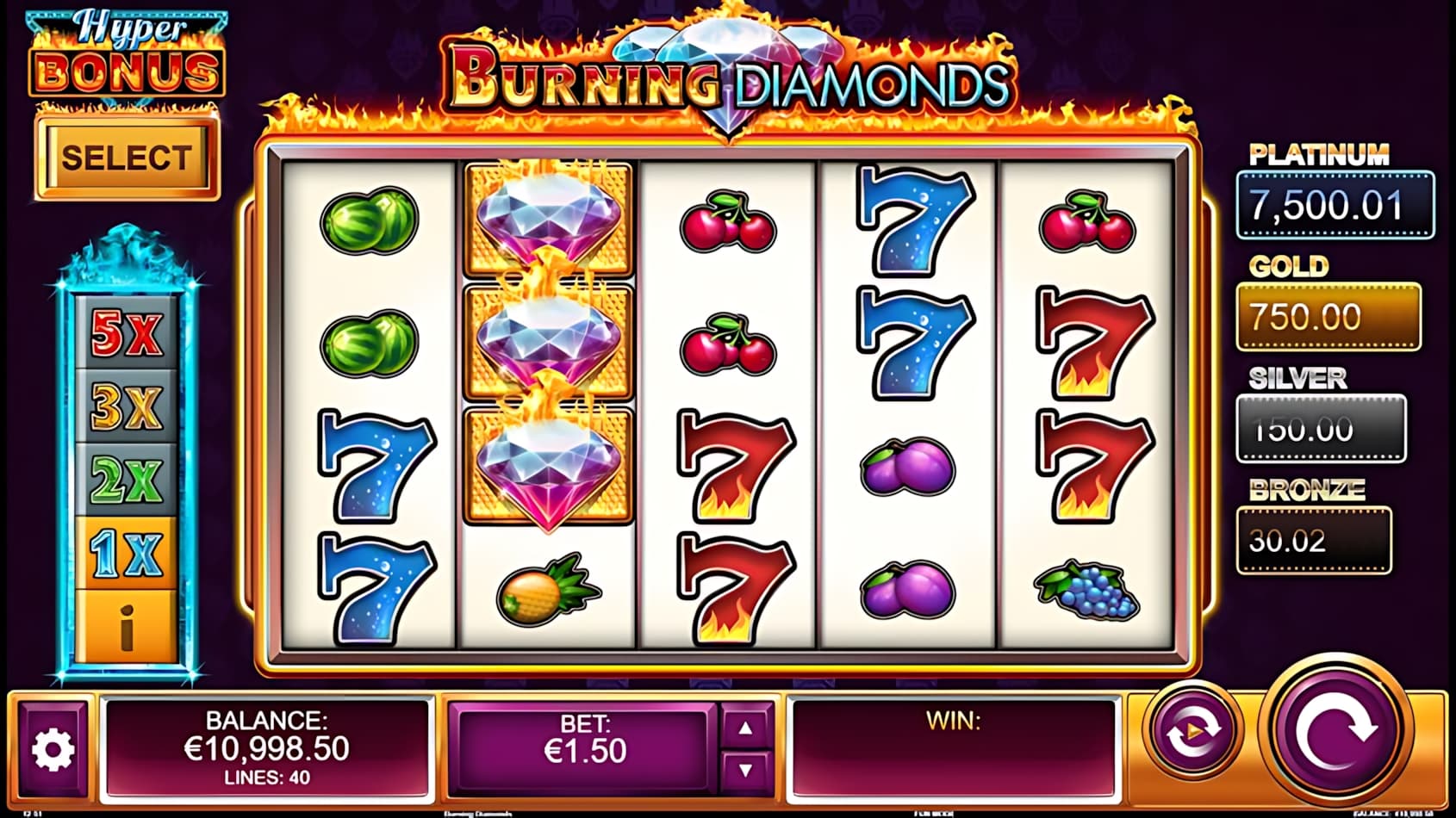This screenshot has width=1456, height=818.
Task: Activate the Platinum jackpot display
Action: click(x=1335, y=206)
